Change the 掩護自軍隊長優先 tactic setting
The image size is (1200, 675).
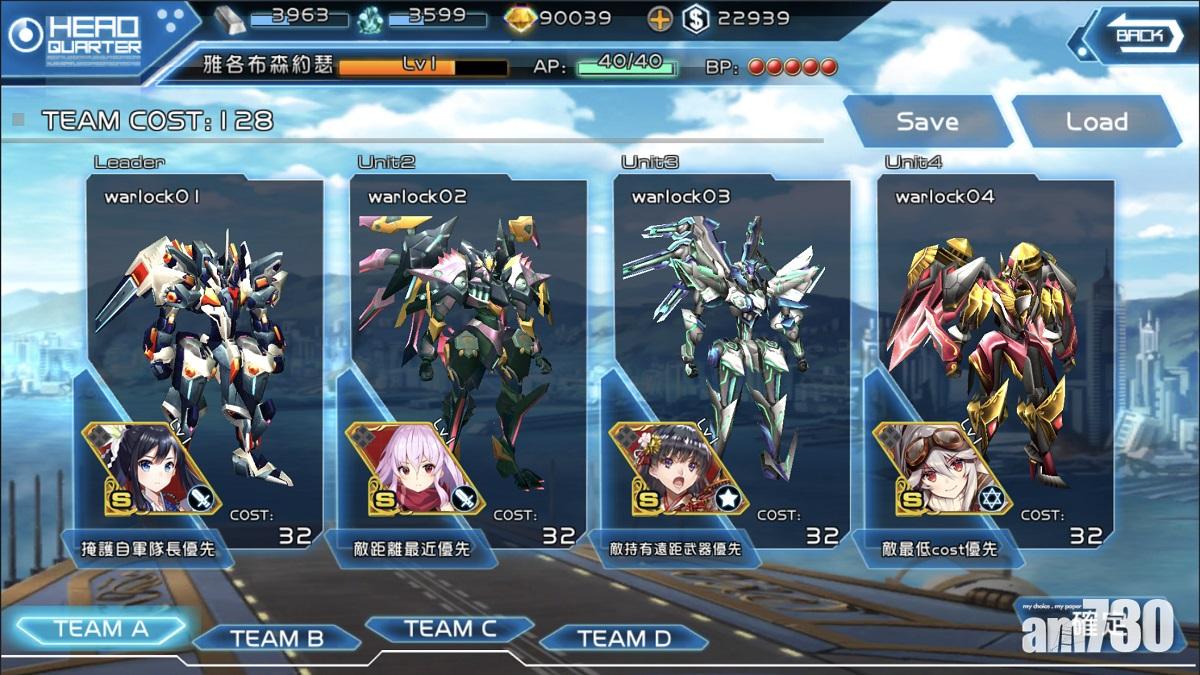[x=147, y=549]
